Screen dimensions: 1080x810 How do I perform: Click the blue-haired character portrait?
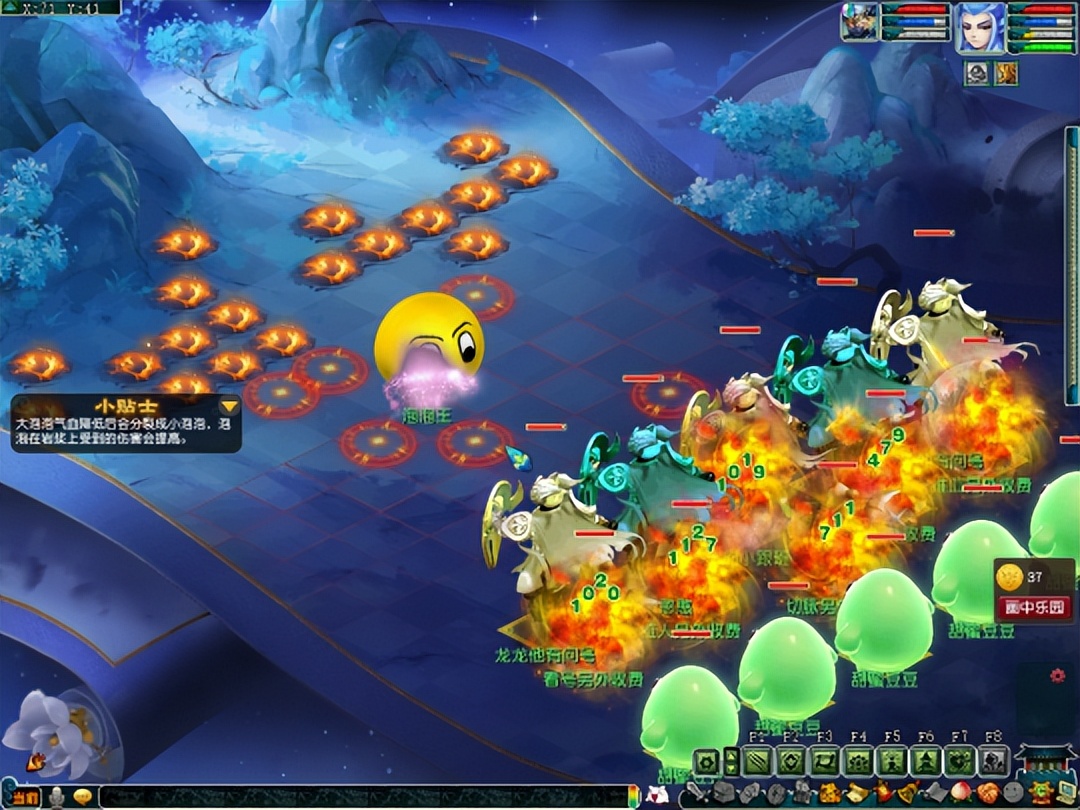pos(979,27)
